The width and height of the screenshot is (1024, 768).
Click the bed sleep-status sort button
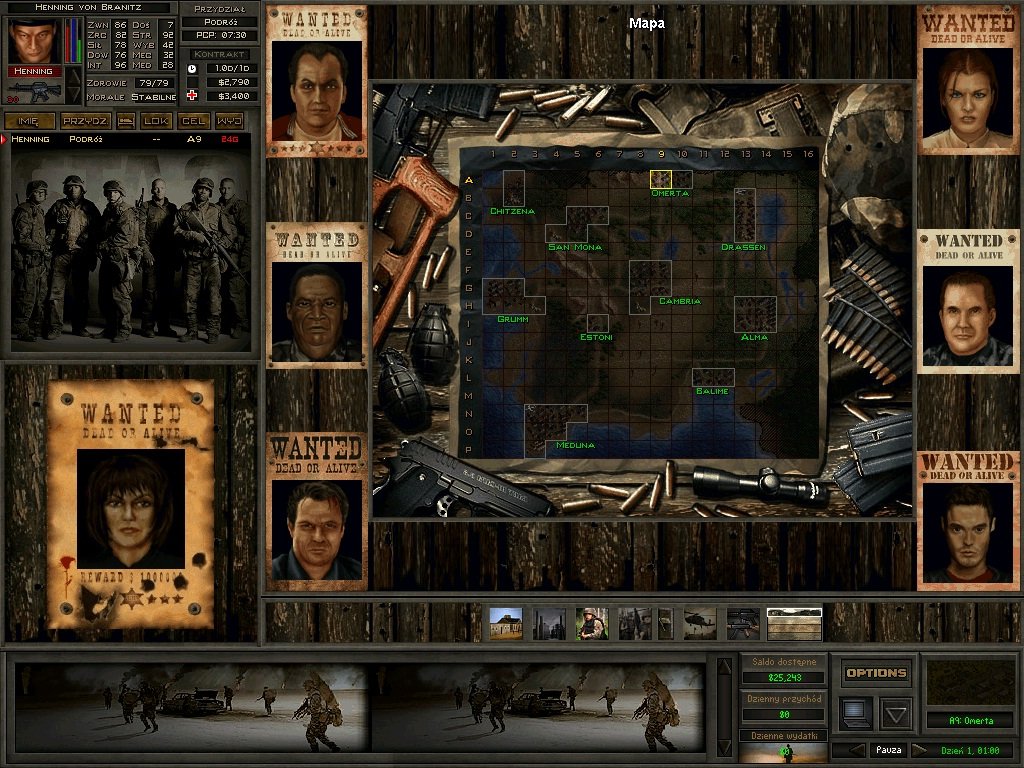(127, 121)
